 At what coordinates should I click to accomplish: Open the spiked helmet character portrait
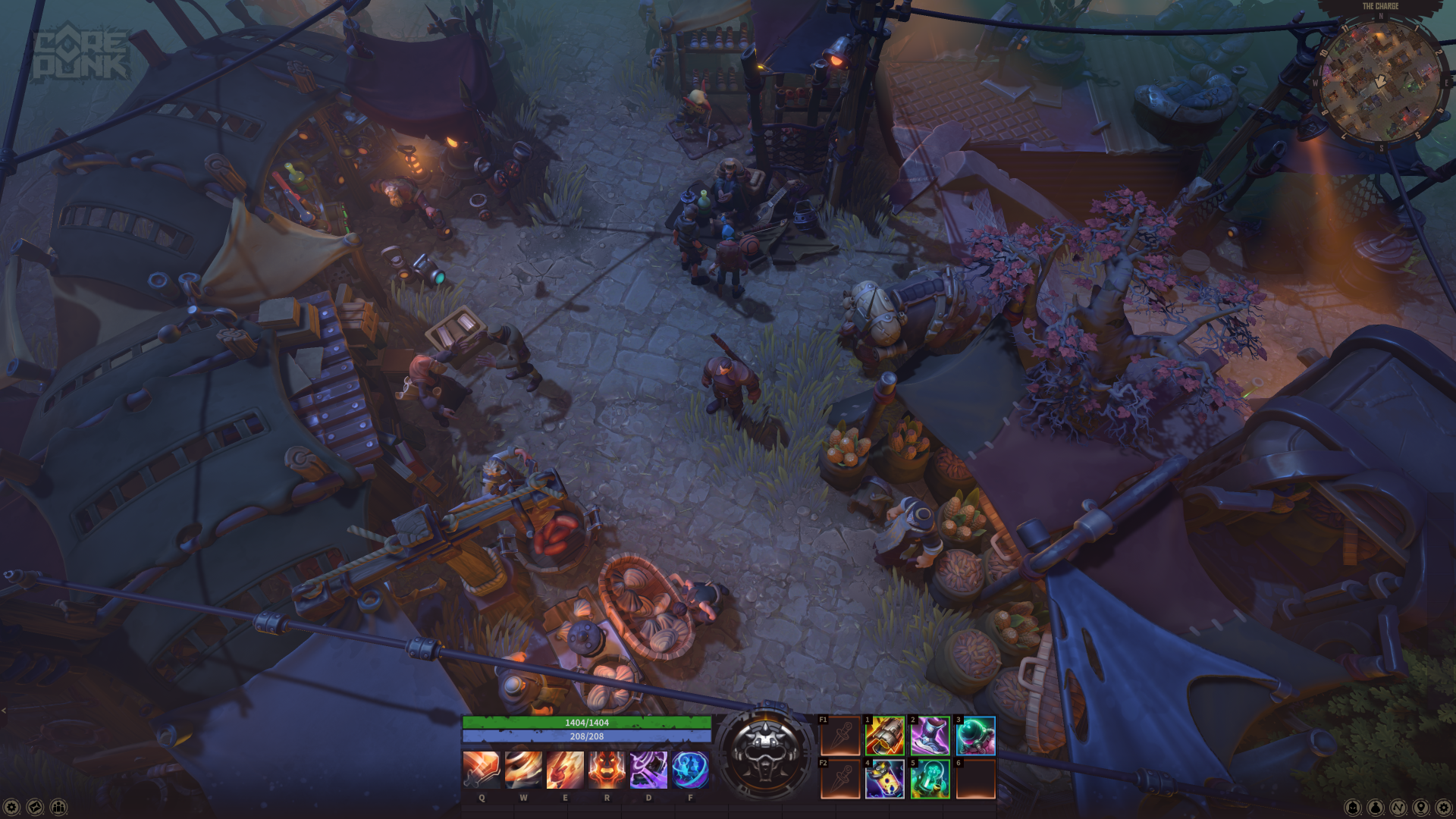[764, 754]
